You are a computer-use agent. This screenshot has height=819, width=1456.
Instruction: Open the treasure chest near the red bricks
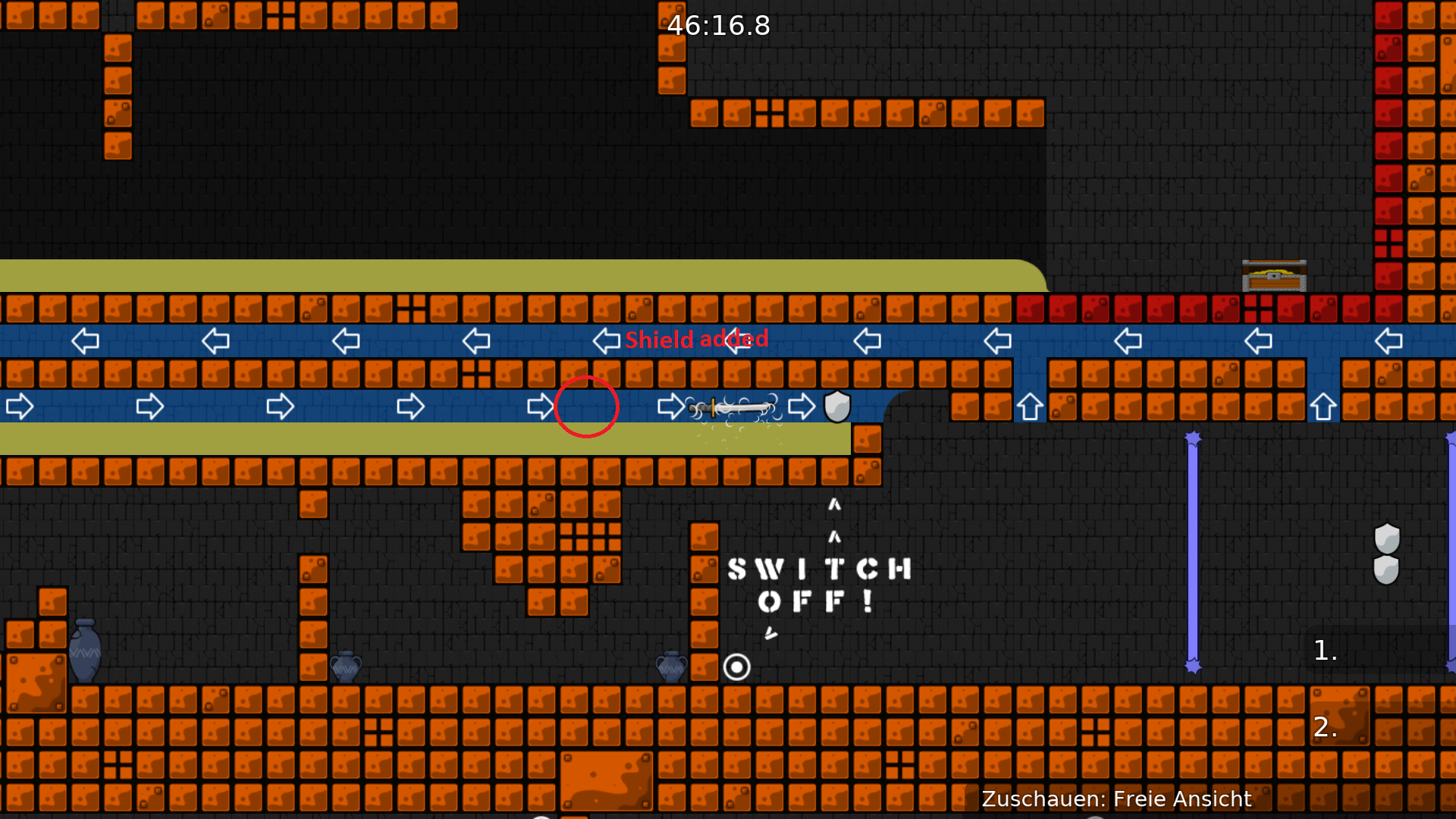coord(1274,277)
